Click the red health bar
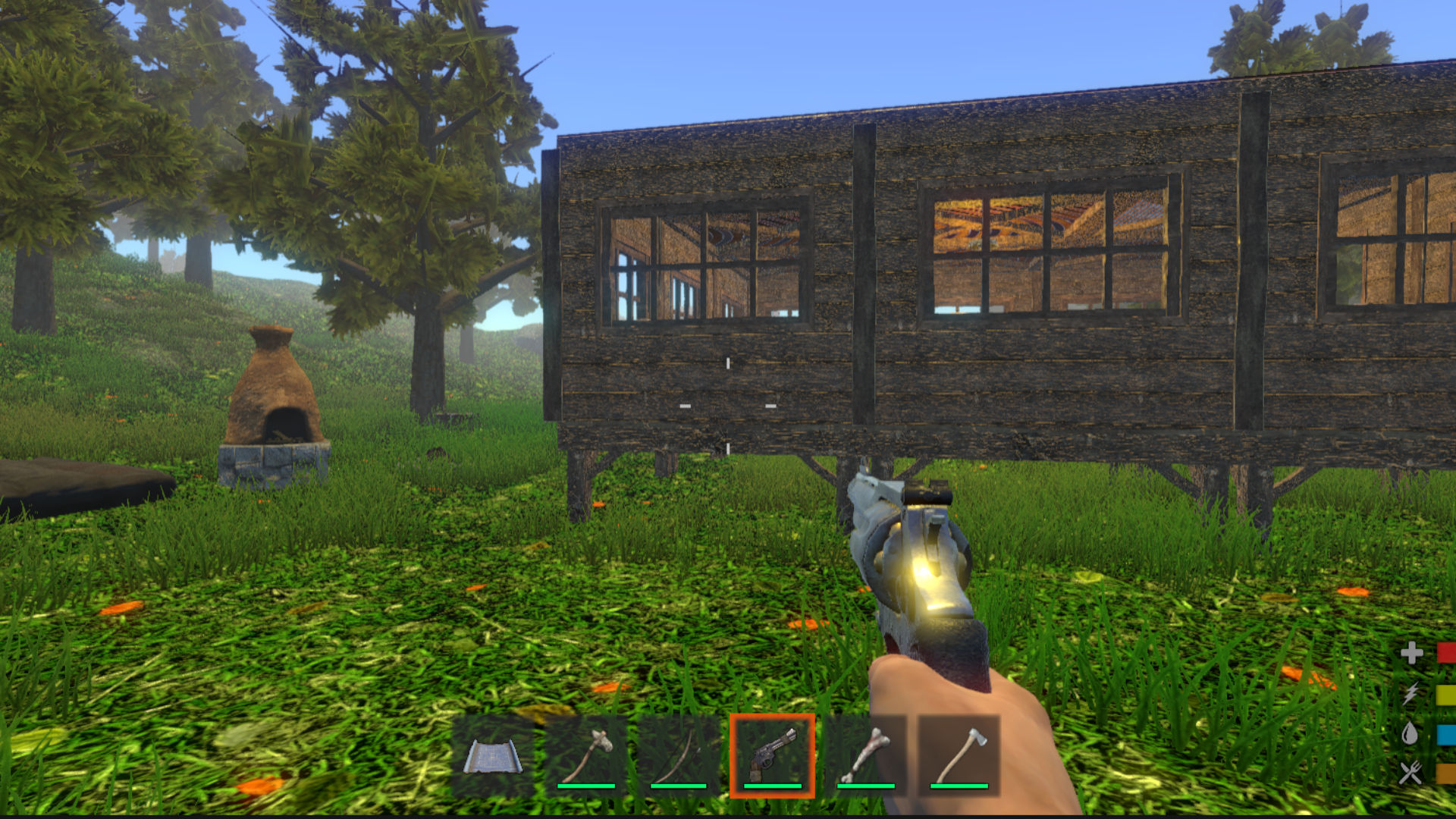Image resolution: width=1456 pixels, height=819 pixels. (1443, 651)
